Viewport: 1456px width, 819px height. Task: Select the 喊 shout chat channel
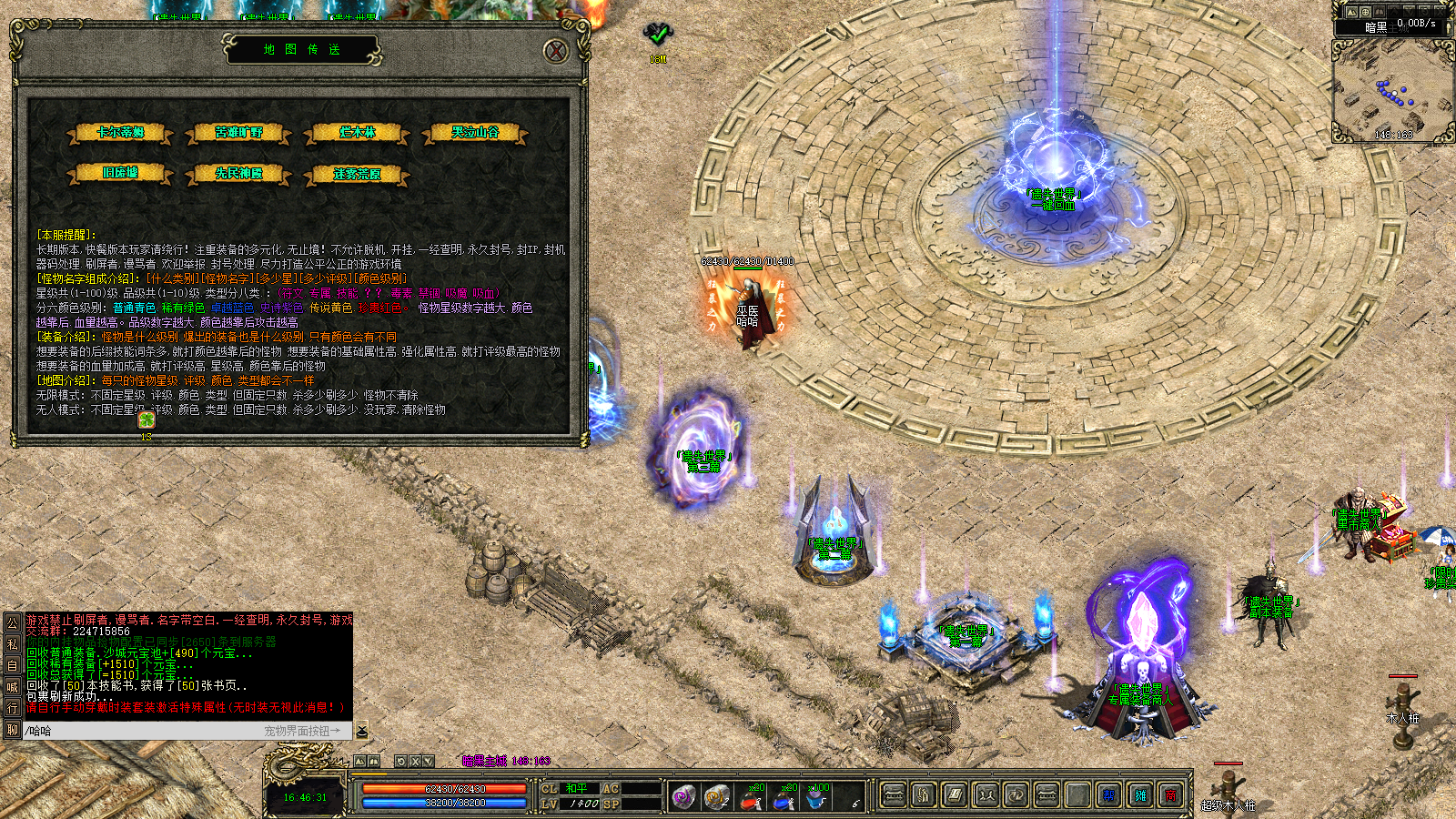[x=12, y=686]
